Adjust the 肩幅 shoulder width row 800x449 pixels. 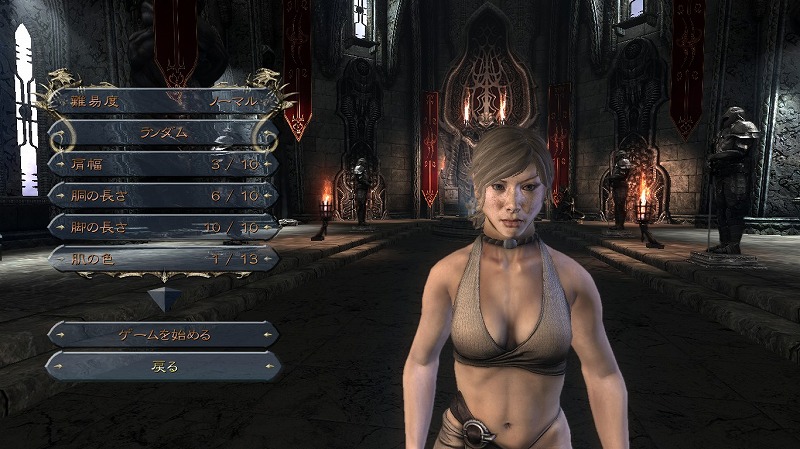[163, 163]
